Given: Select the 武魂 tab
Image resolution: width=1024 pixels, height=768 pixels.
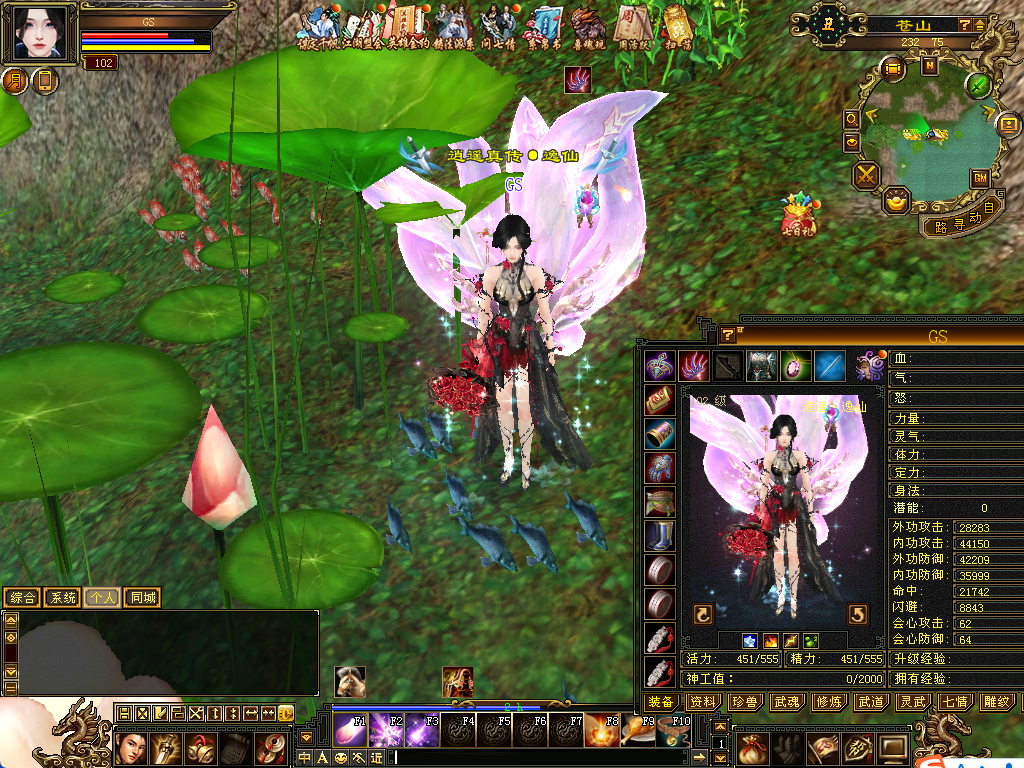Looking at the screenshot, I should (786, 703).
